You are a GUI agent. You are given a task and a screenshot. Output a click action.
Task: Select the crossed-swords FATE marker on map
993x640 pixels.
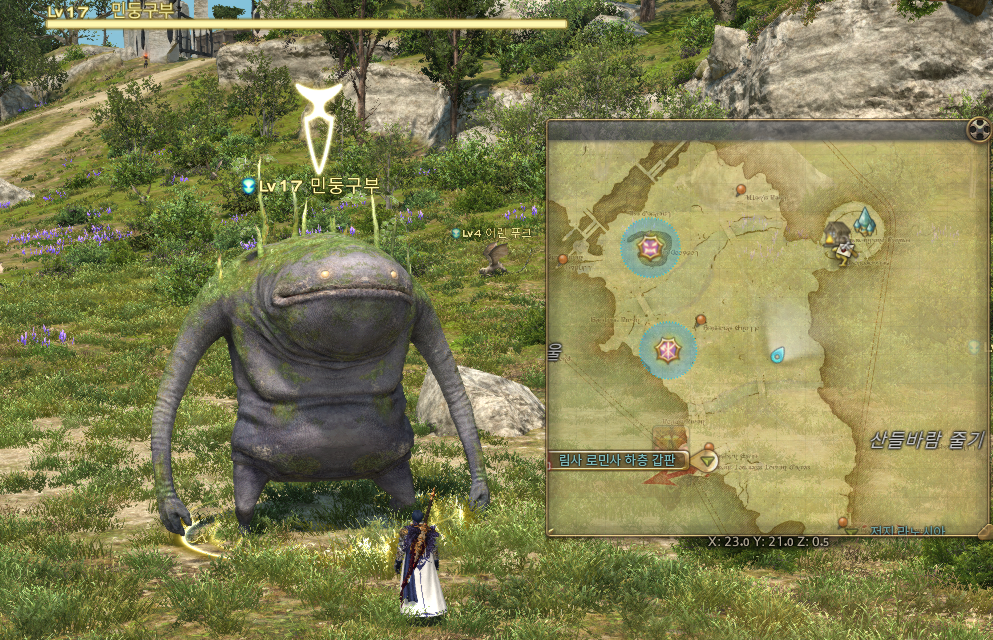[x=667, y=349]
